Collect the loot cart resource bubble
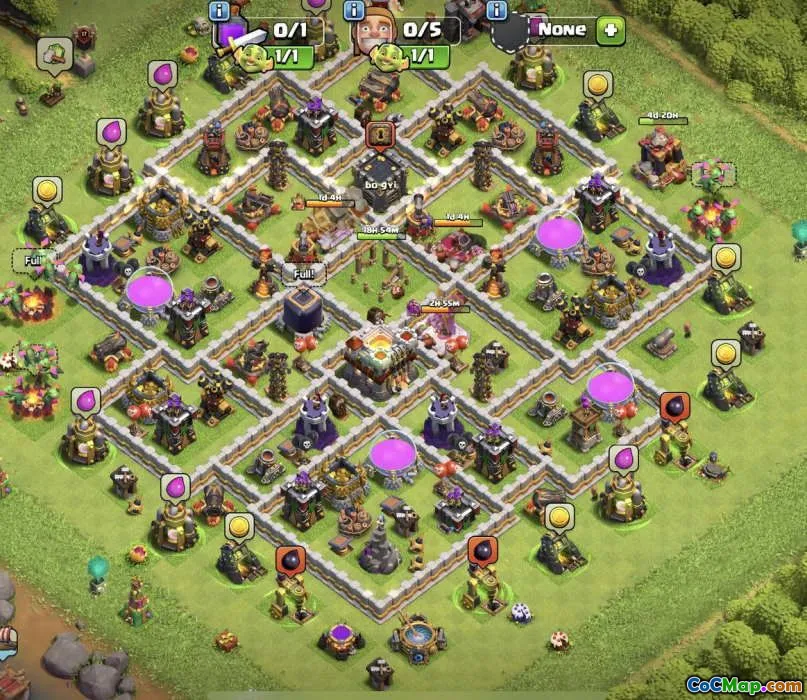Screen dimensions: 807x700 click(x=54, y=52)
